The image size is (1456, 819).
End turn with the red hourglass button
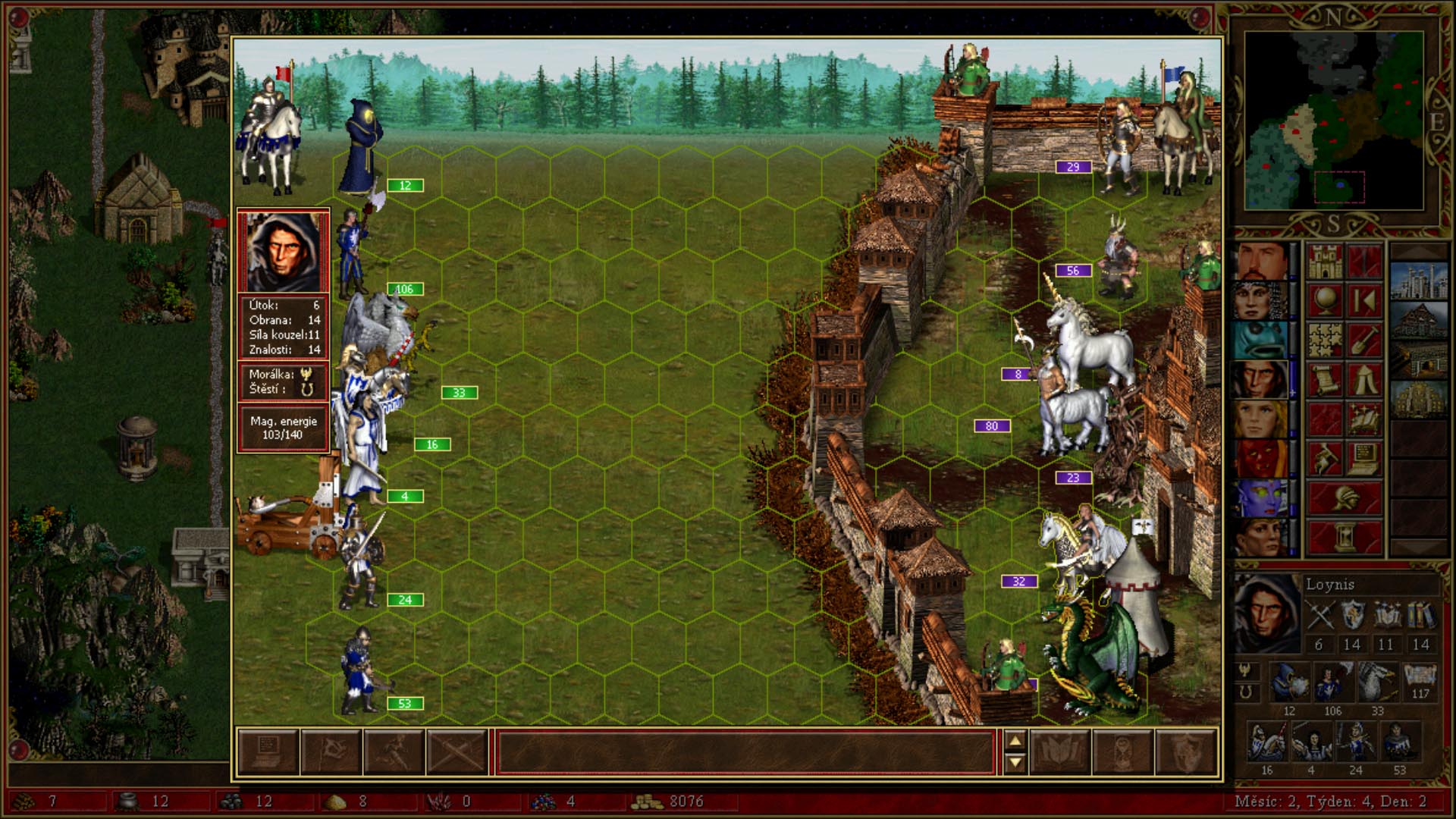pos(1344,538)
